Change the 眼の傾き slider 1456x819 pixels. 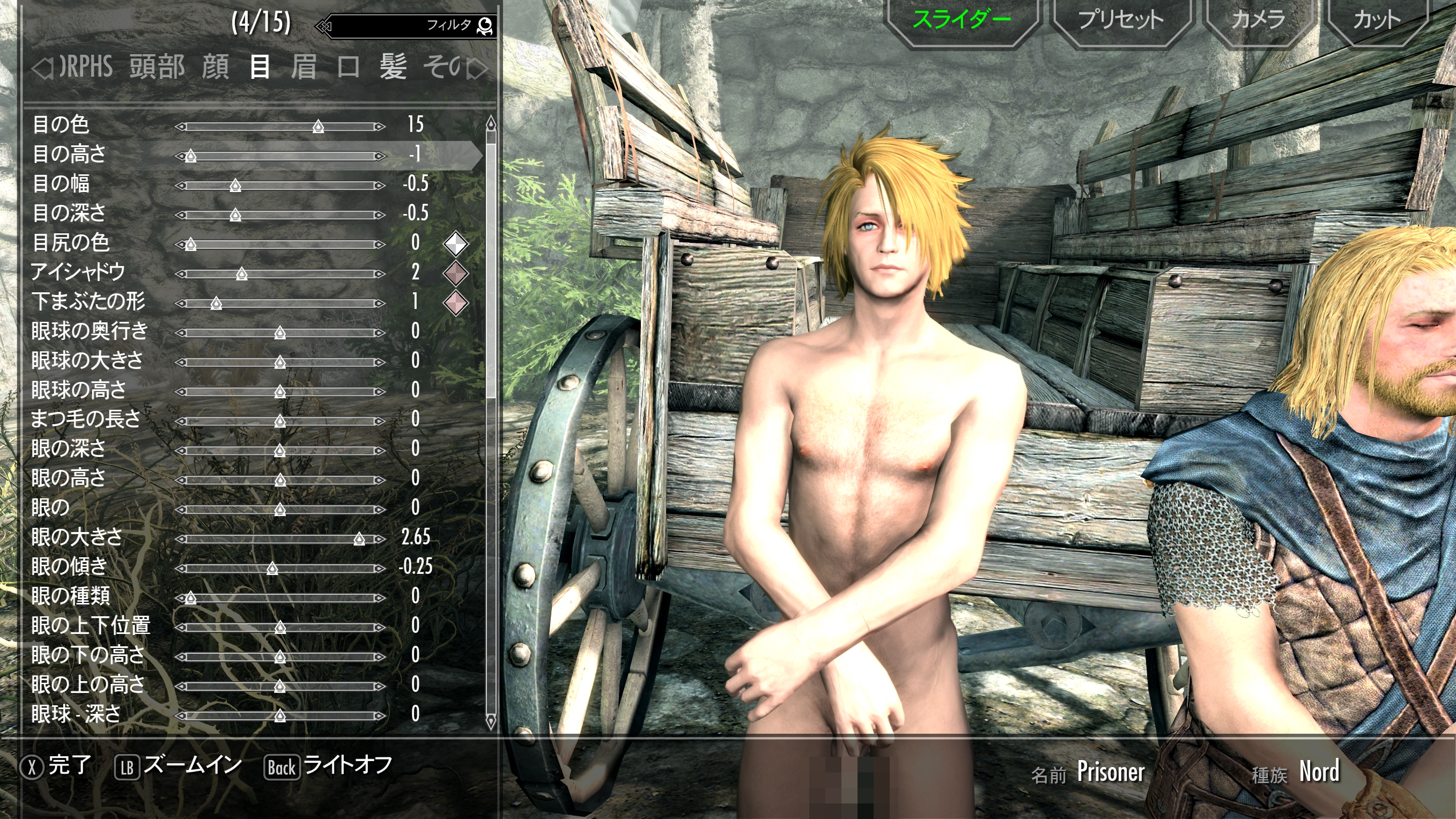pyautogui.click(x=272, y=569)
